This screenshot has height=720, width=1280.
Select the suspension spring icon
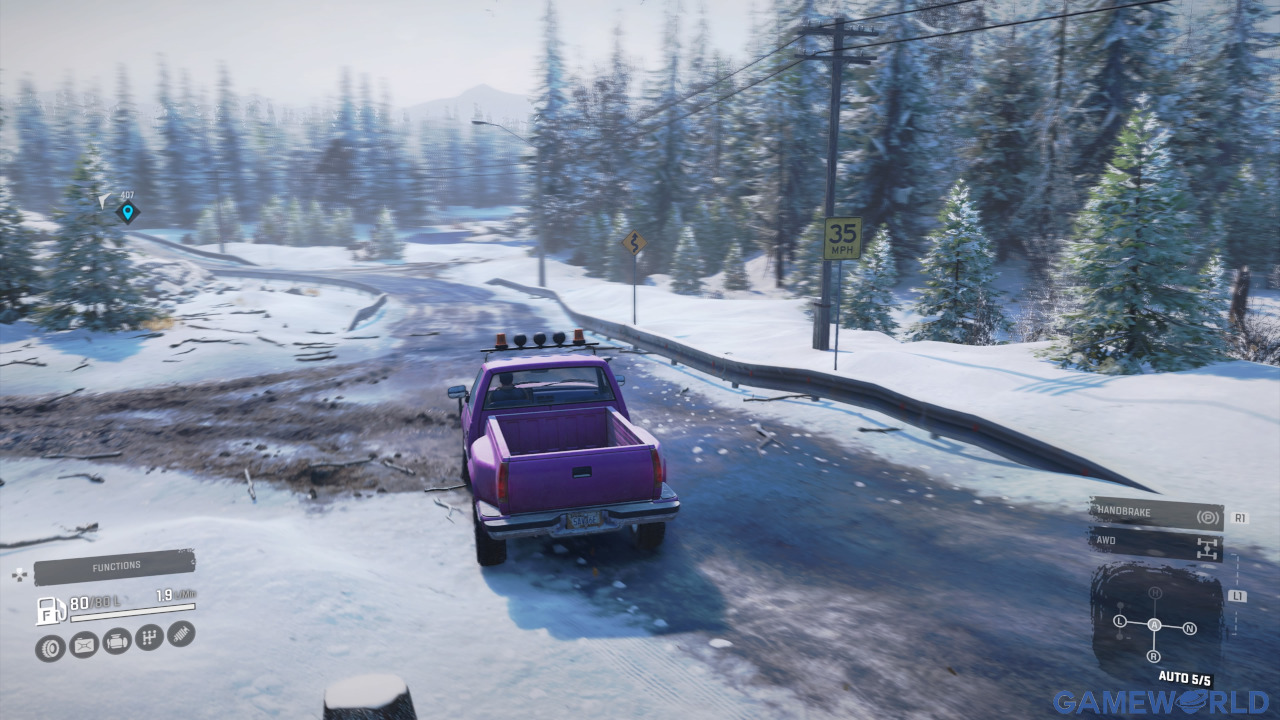pyautogui.click(x=180, y=634)
